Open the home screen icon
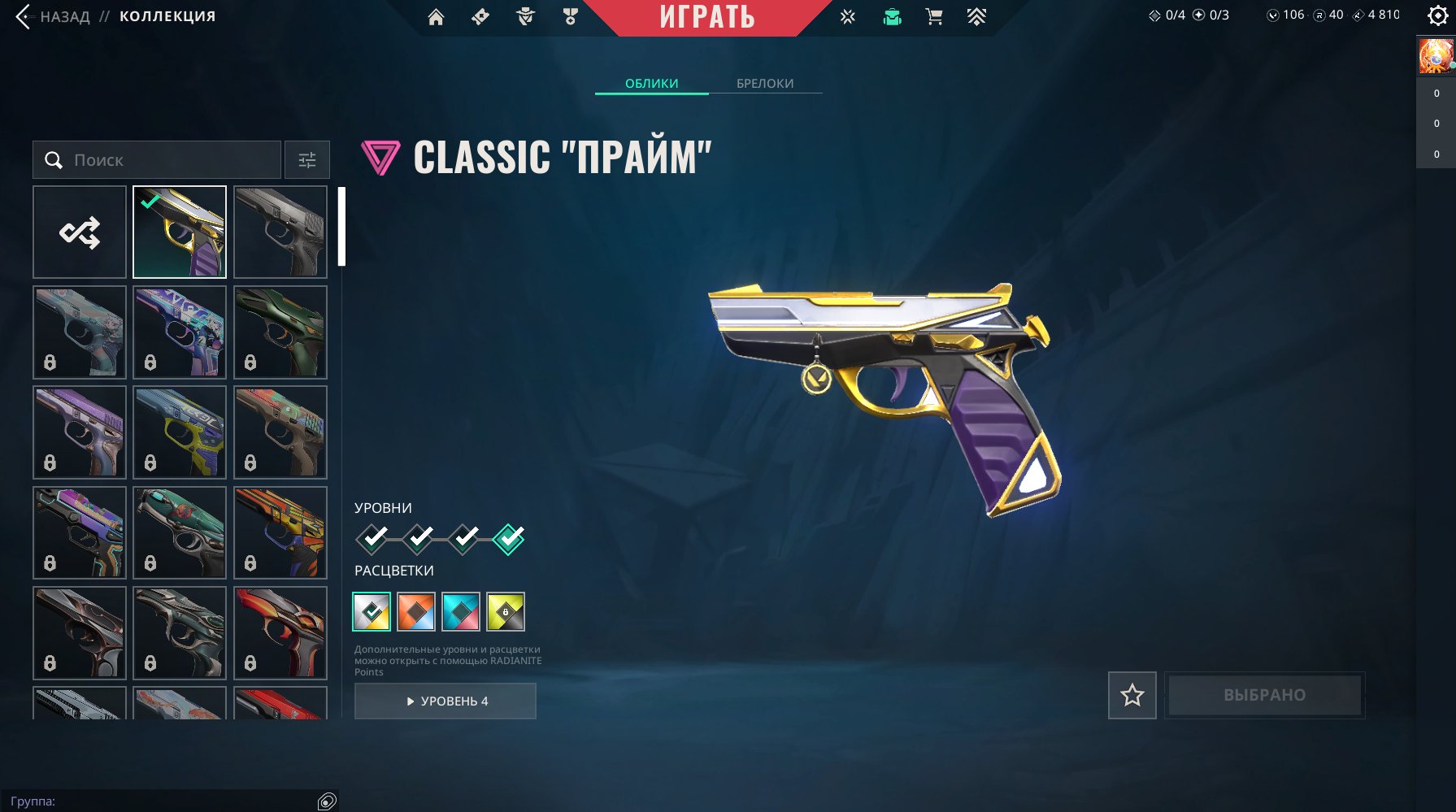Viewport: 1456px width, 812px height. 436,17
